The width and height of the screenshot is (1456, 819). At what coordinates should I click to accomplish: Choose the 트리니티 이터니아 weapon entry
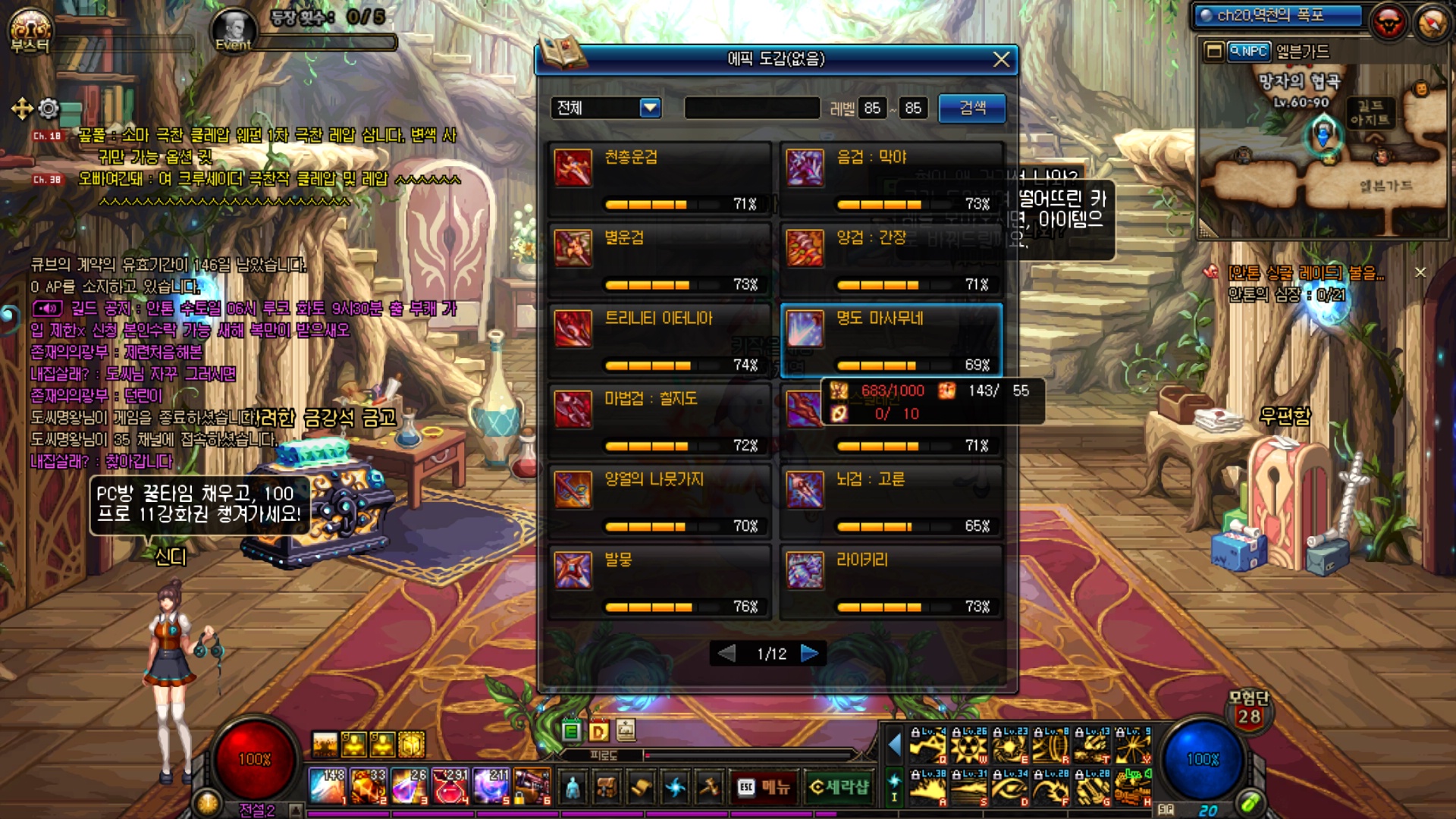(x=658, y=340)
